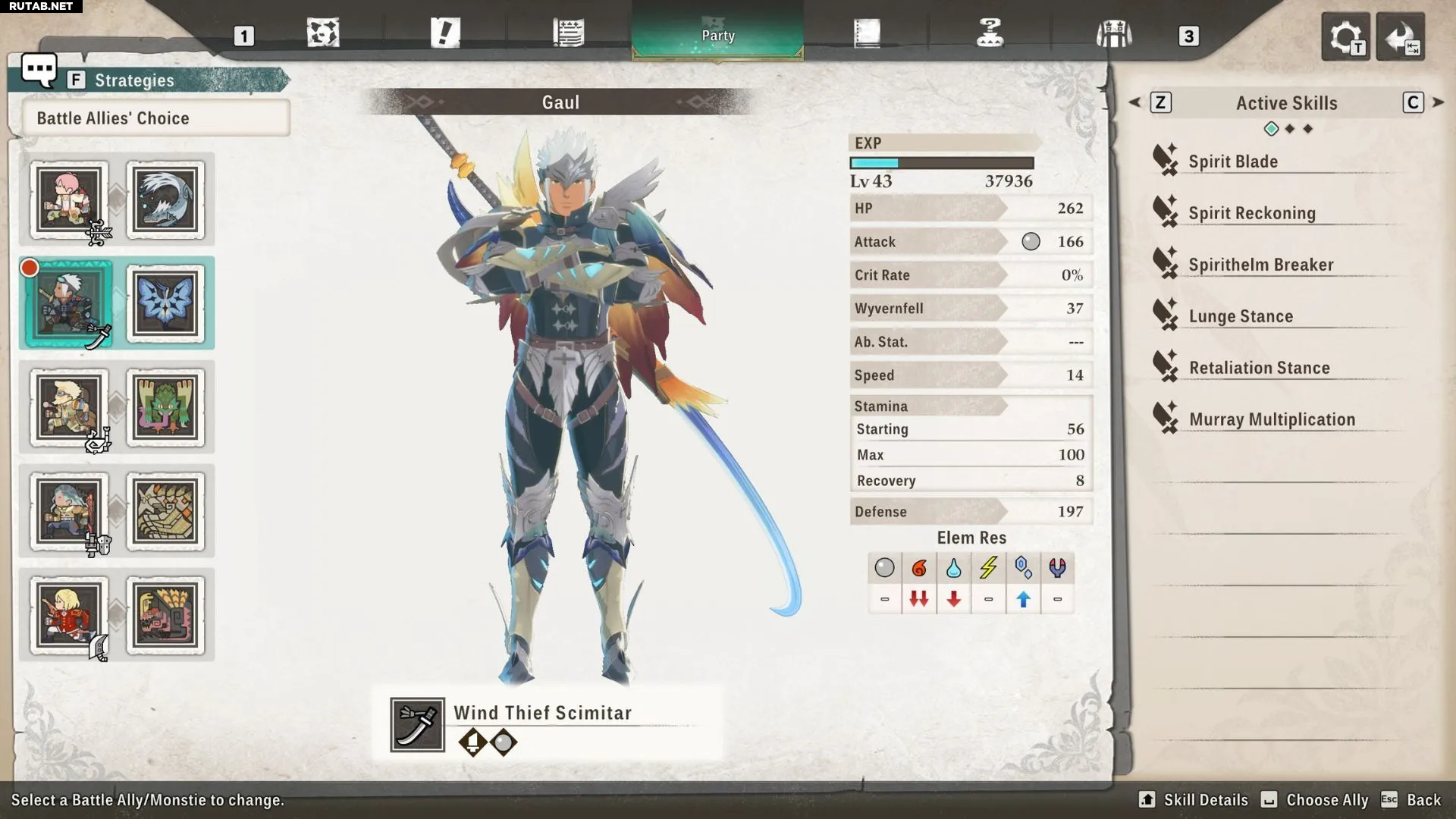Click the return arrow back button
1456x819 pixels.
point(1400,36)
